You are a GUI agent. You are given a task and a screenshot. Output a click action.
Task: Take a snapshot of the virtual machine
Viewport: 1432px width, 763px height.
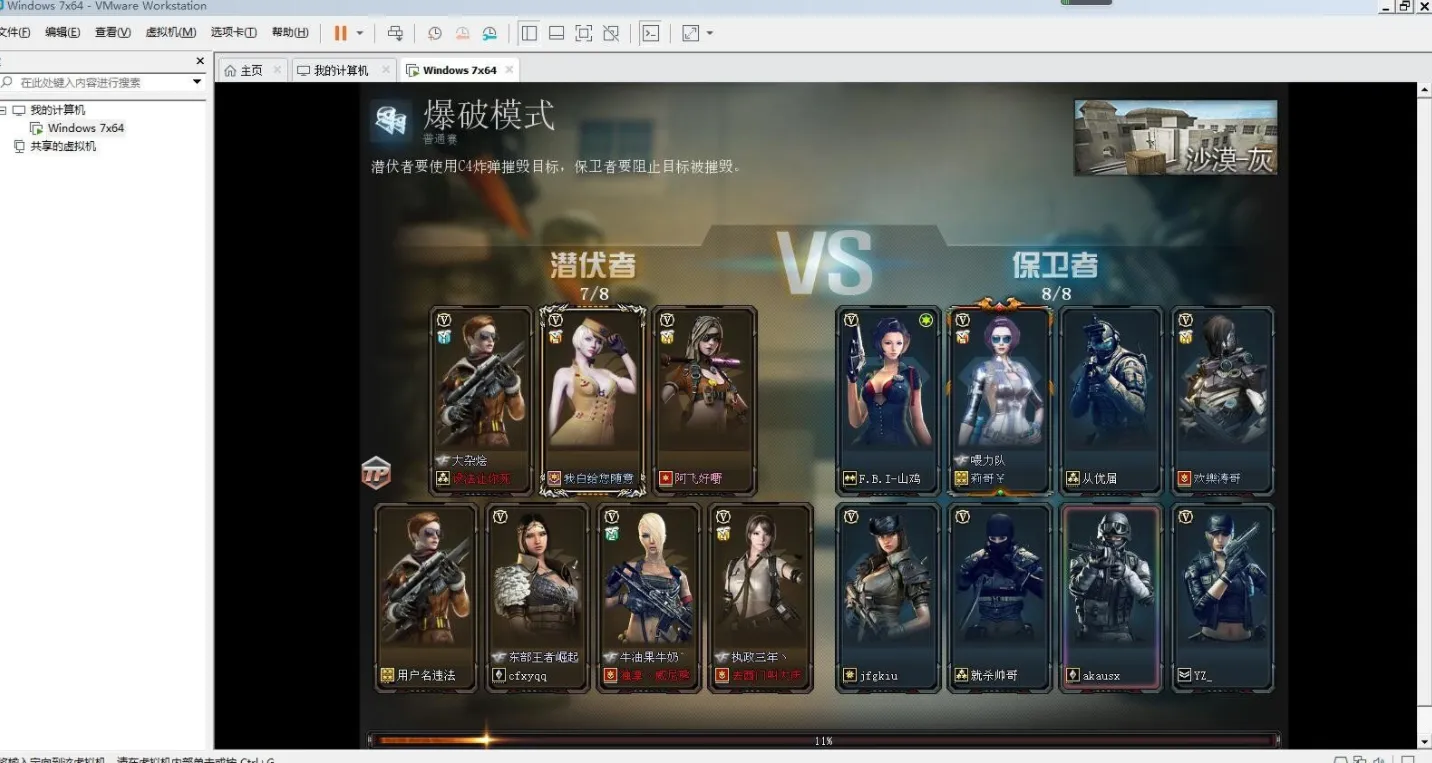pyautogui.click(x=434, y=33)
